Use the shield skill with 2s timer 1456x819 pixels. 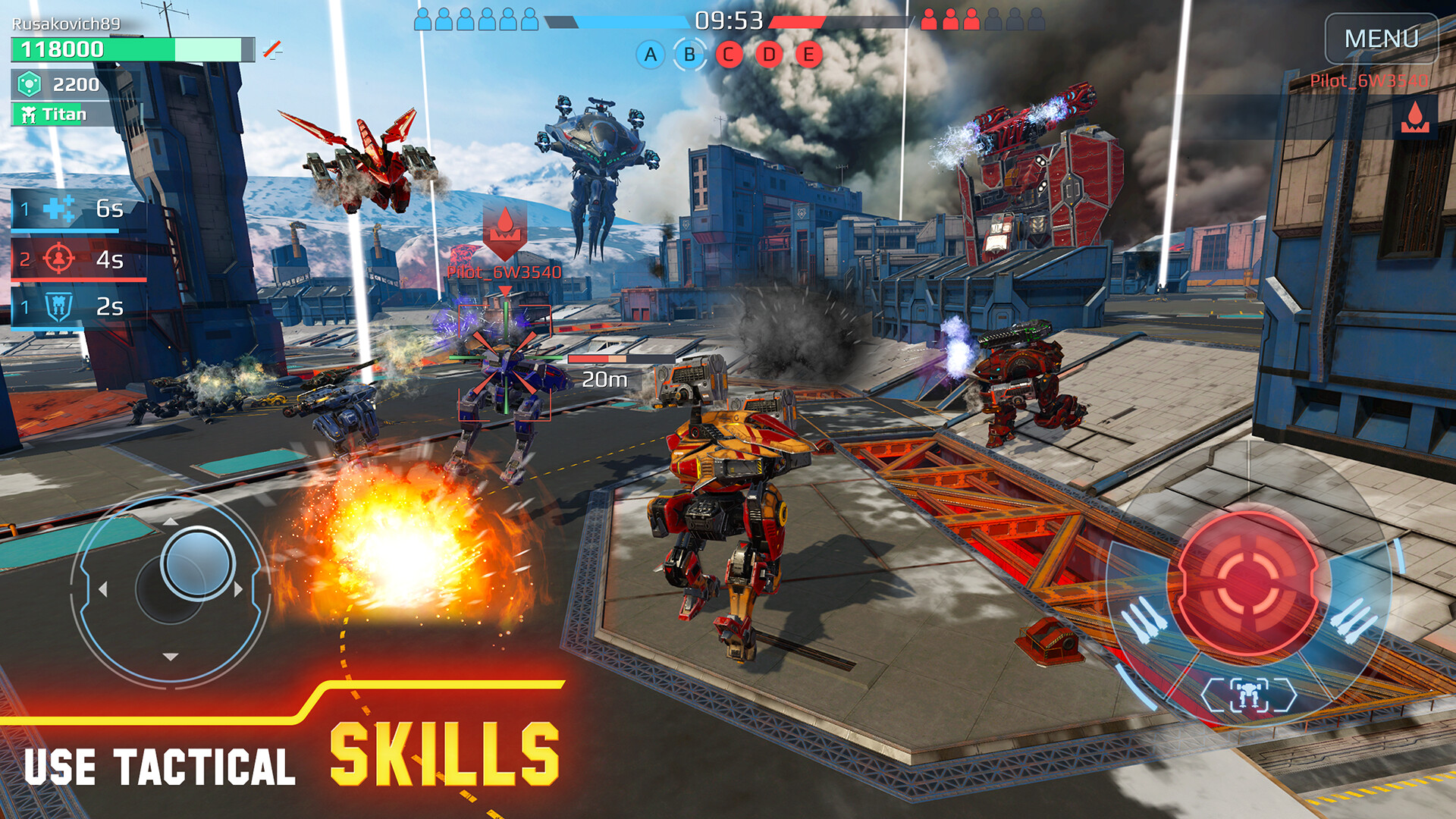point(68,306)
